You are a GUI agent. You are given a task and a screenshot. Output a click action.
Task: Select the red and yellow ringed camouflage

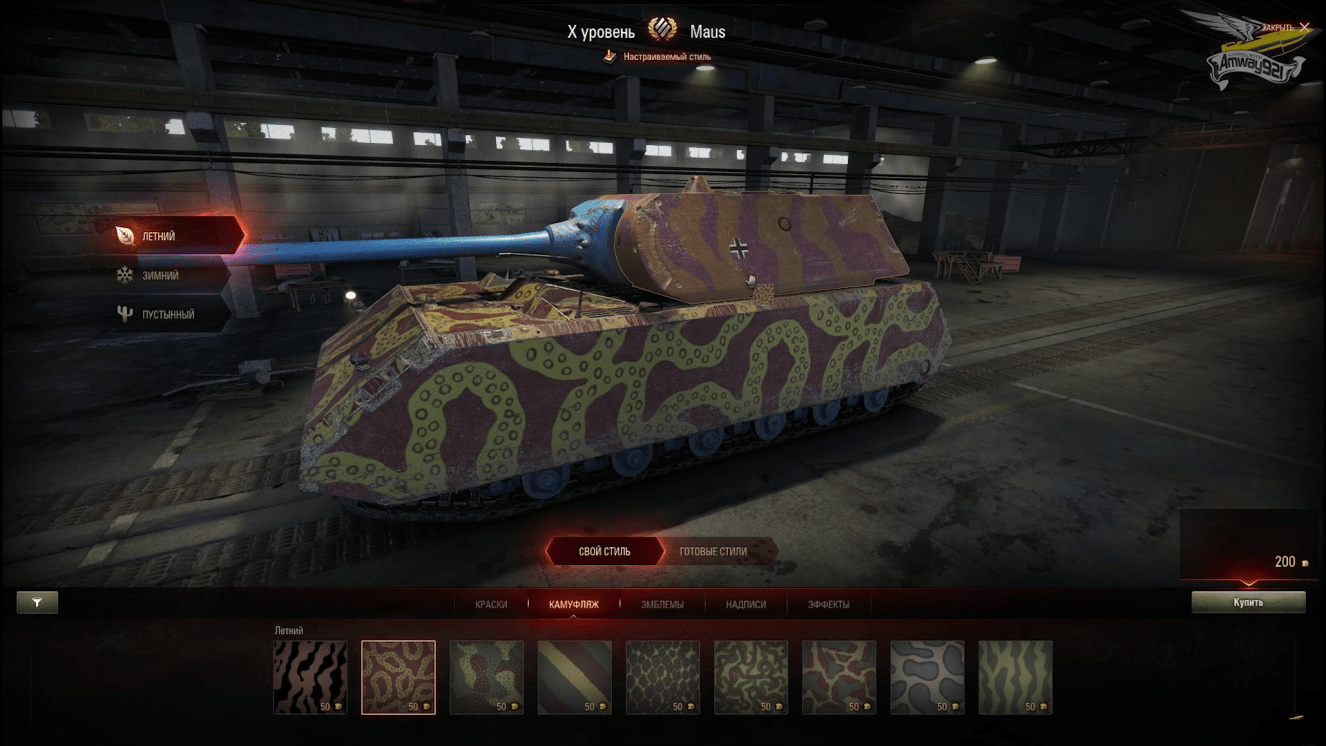[x=398, y=677]
